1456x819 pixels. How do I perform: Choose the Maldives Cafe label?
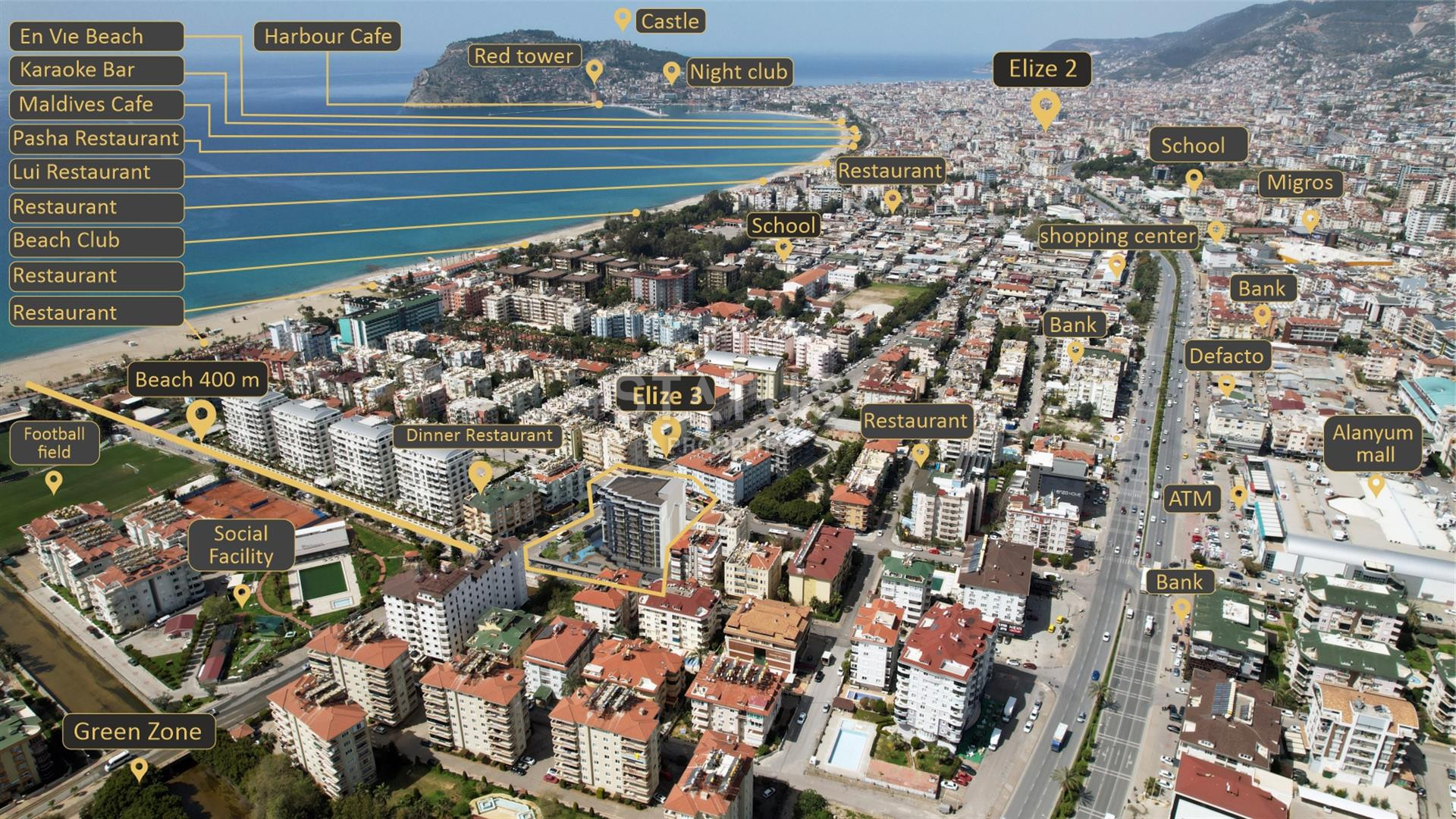tap(96, 105)
